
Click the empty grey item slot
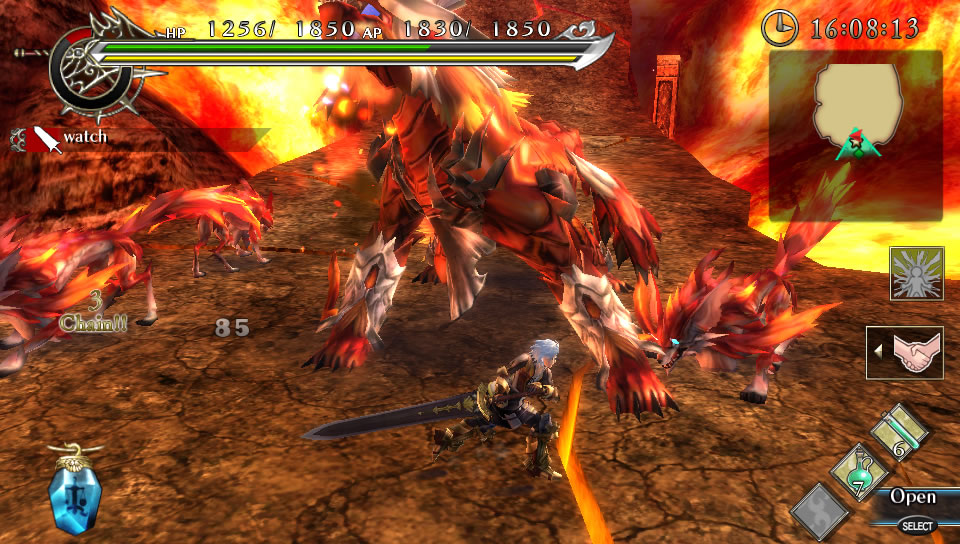point(820,509)
